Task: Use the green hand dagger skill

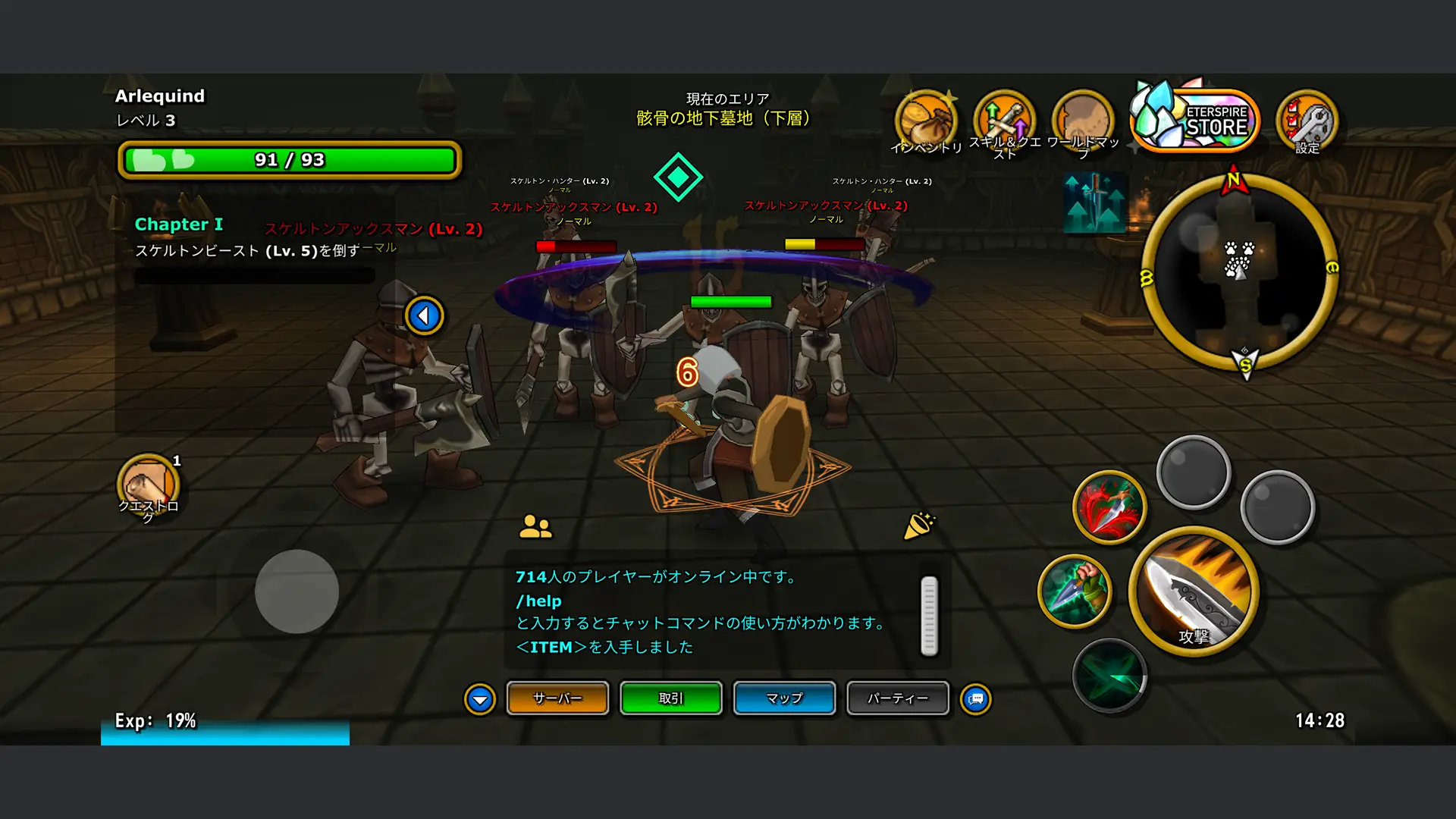Action: coord(1075,591)
